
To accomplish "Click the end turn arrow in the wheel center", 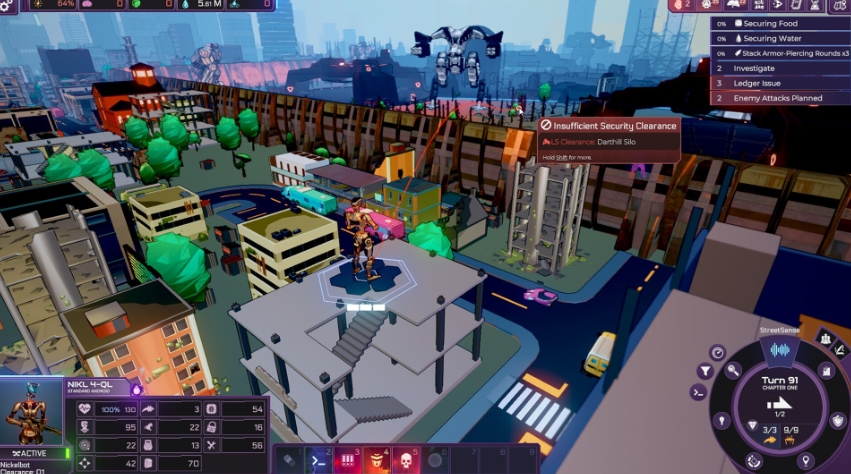I will tap(778, 404).
